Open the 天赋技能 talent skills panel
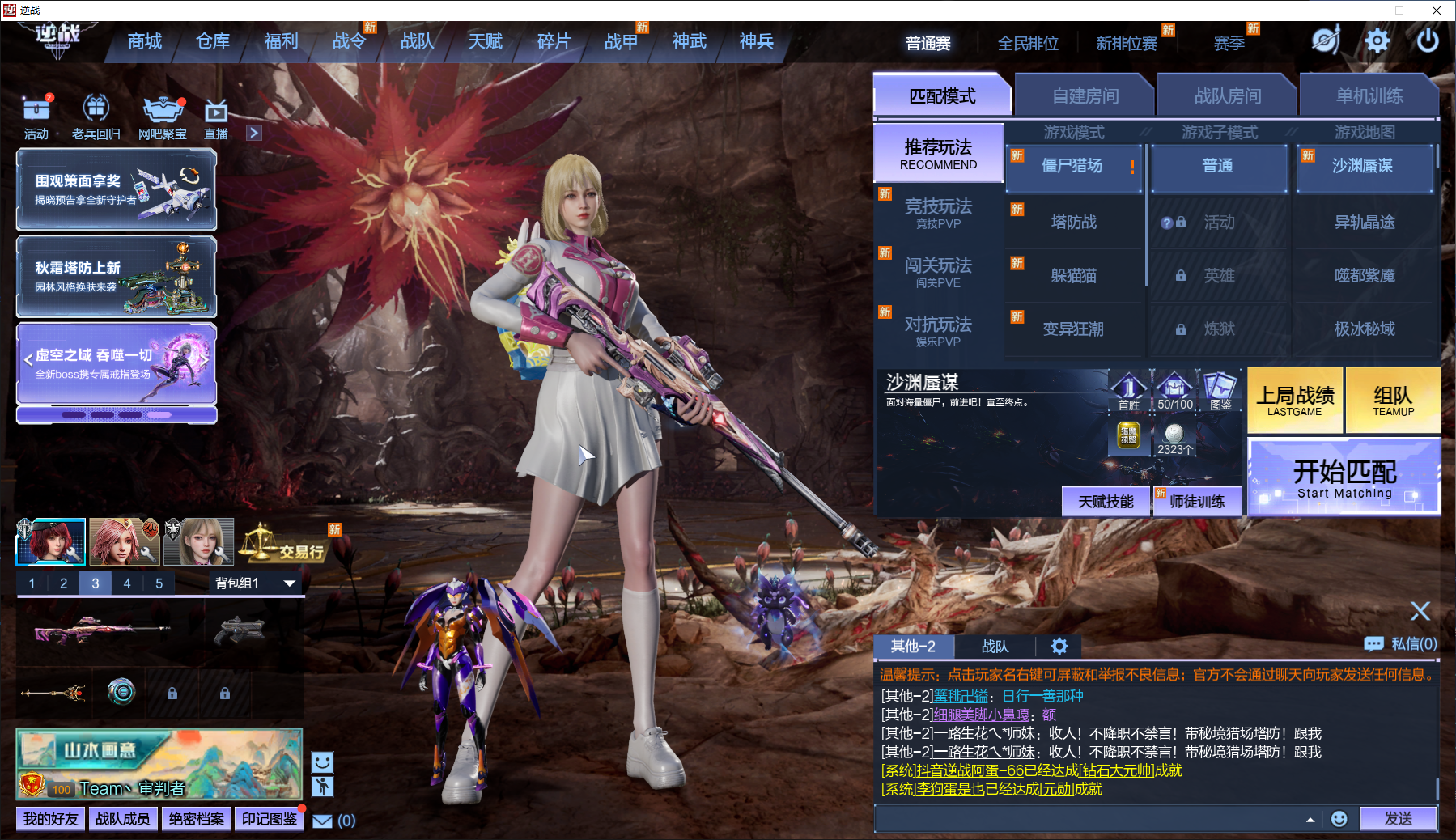1456x840 pixels. (x=1106, y=502)
